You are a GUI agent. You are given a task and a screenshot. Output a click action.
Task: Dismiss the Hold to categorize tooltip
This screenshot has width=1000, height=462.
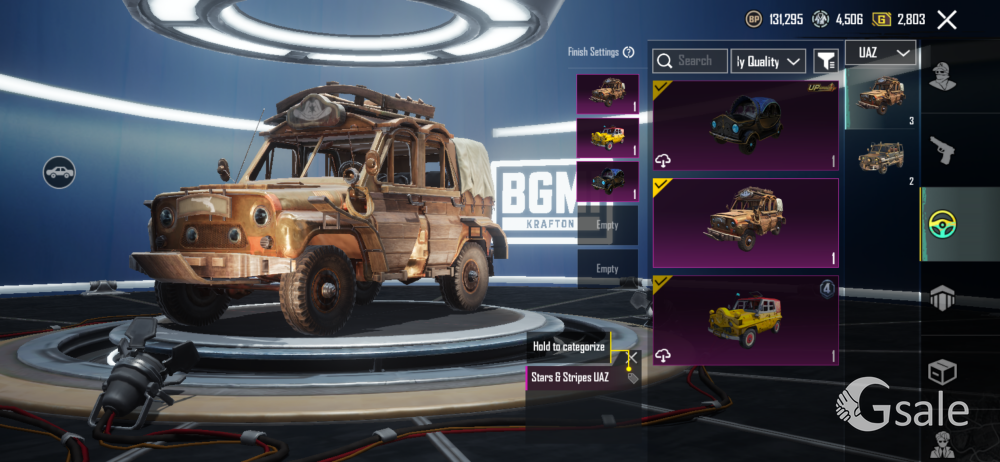632,354
